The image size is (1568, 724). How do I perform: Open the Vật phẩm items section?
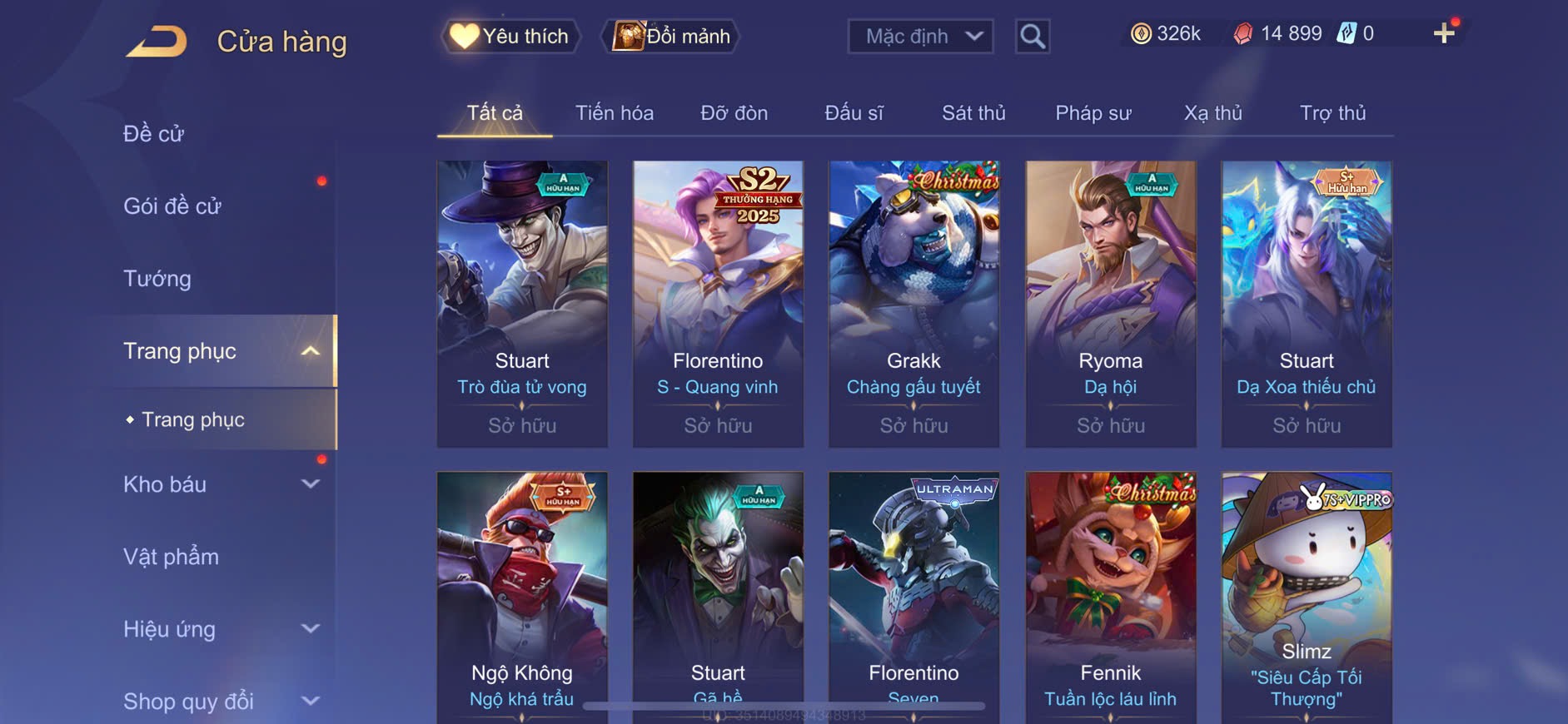(x=172, y=557)
